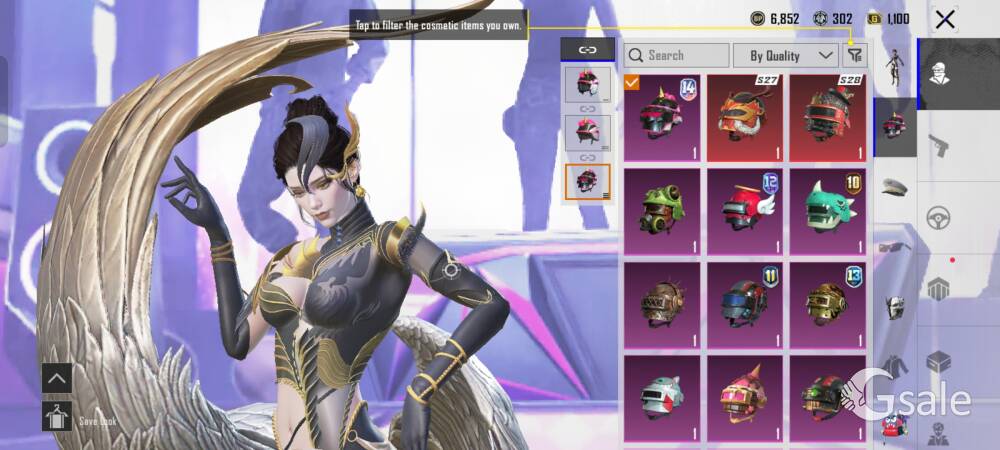Click the chain link button above helmet slots
The width and height of the screenshot is (1000, 450).
[587, 49]
